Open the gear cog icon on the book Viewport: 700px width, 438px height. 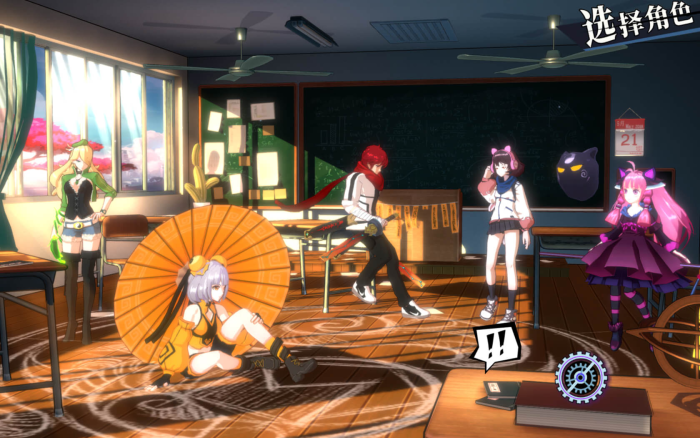click(580, 375)
